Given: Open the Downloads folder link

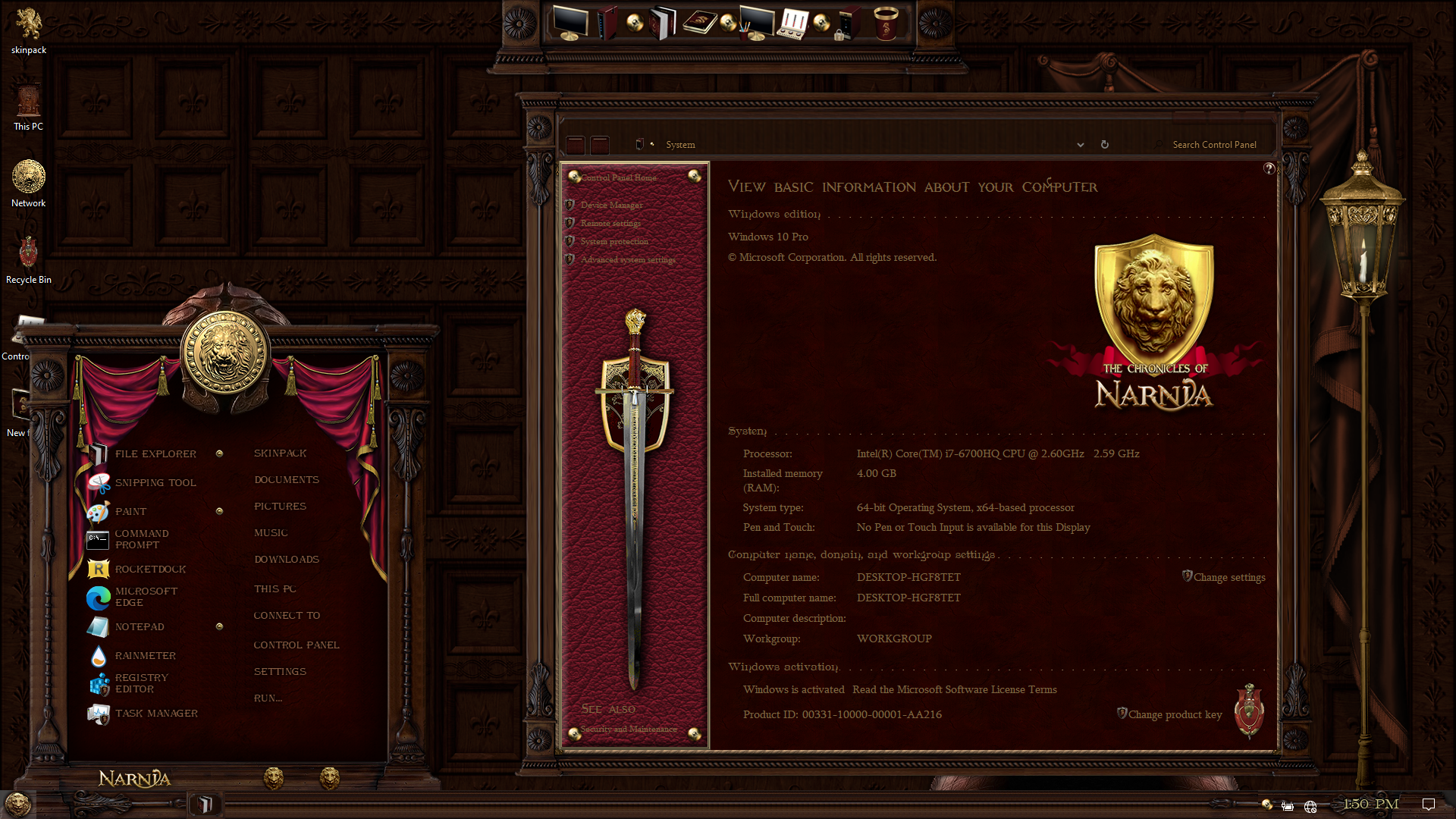Looking at the screenshot, I should click(287, 560).
